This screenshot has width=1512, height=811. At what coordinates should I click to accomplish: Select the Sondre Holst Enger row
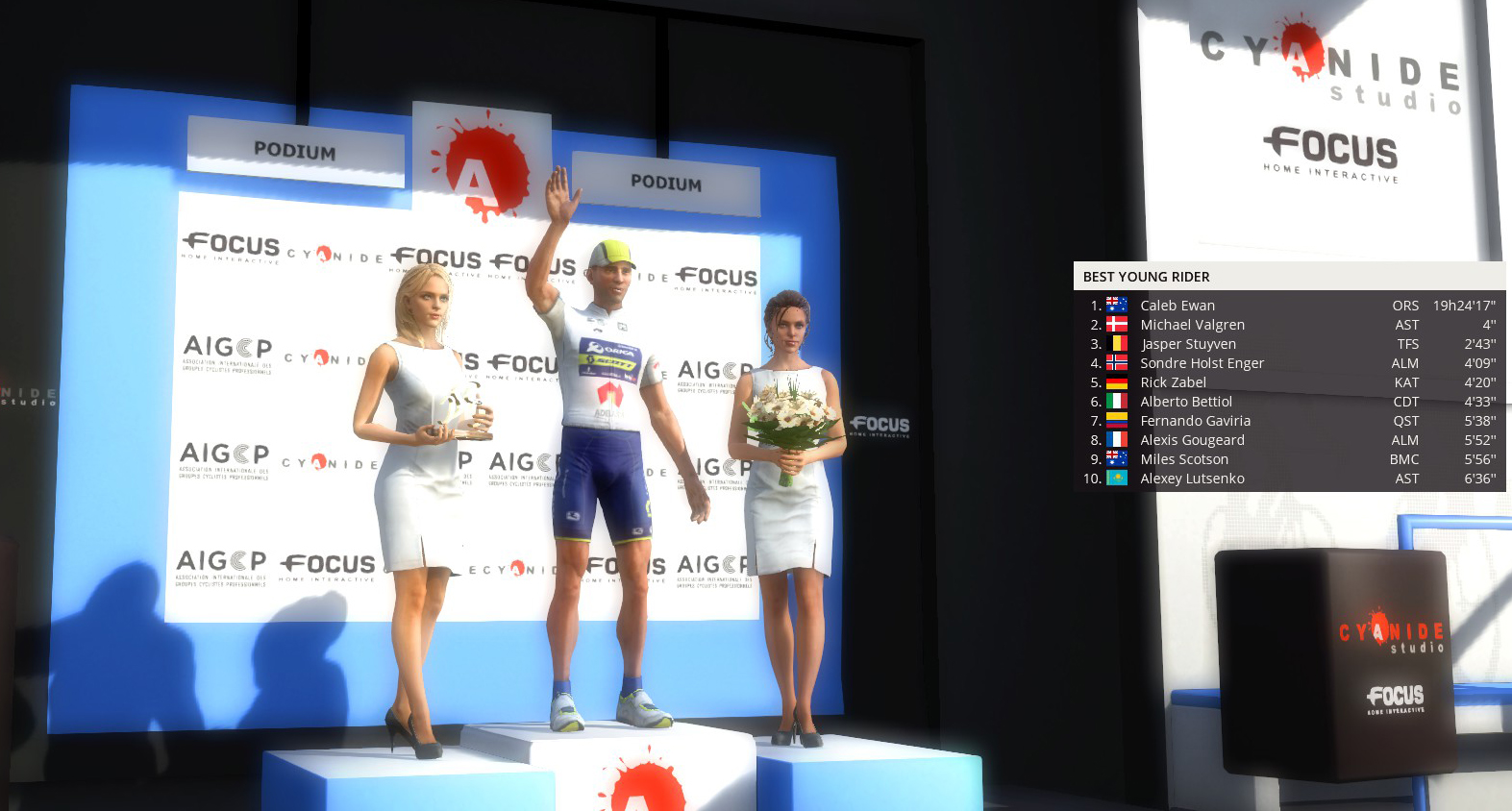point(1202,363)
